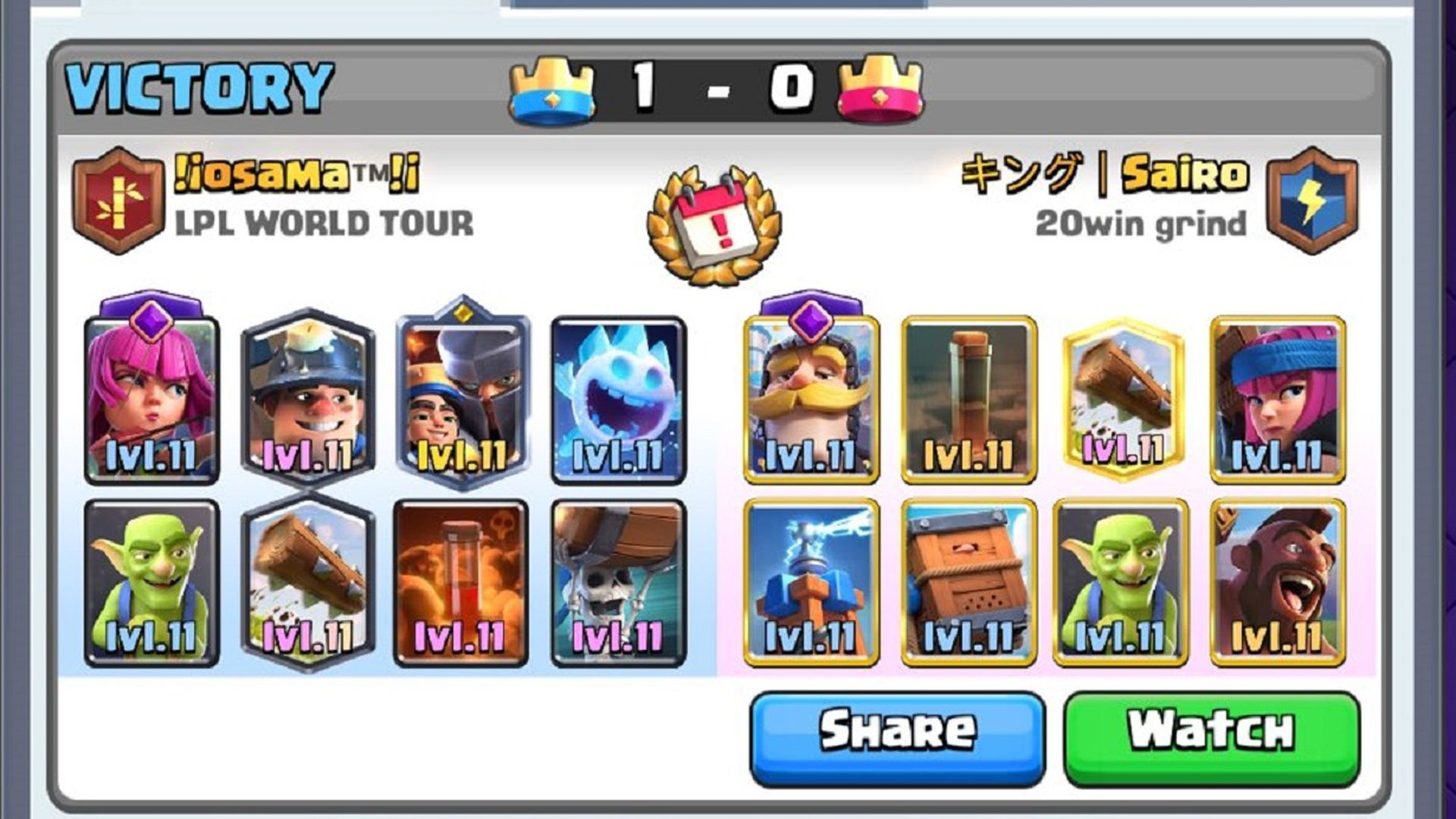Tap the Royal Giant card
The image size is (1456, 819).
(x=811, y=398)
